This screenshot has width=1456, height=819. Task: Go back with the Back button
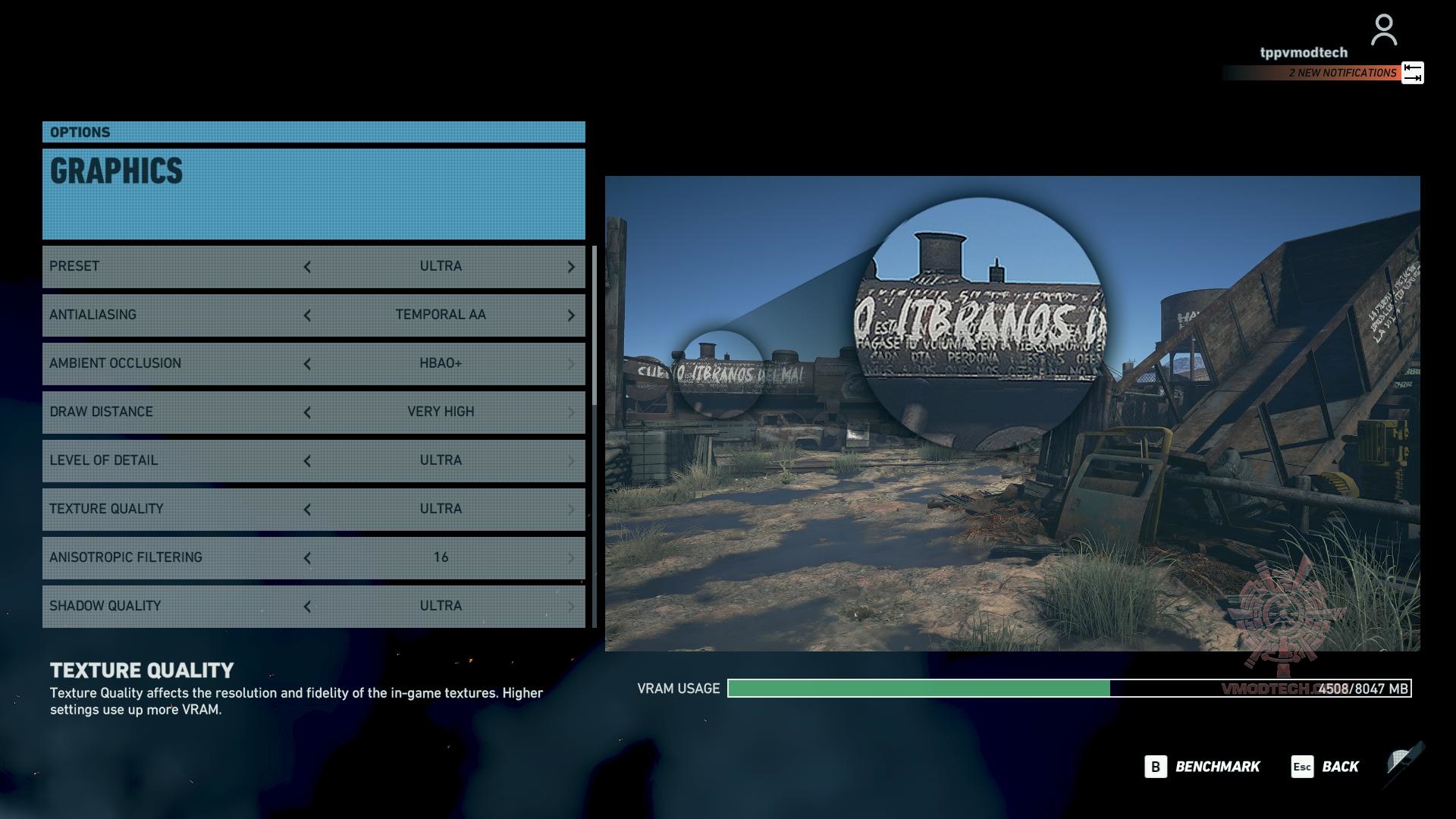(x=1326, y=767)
